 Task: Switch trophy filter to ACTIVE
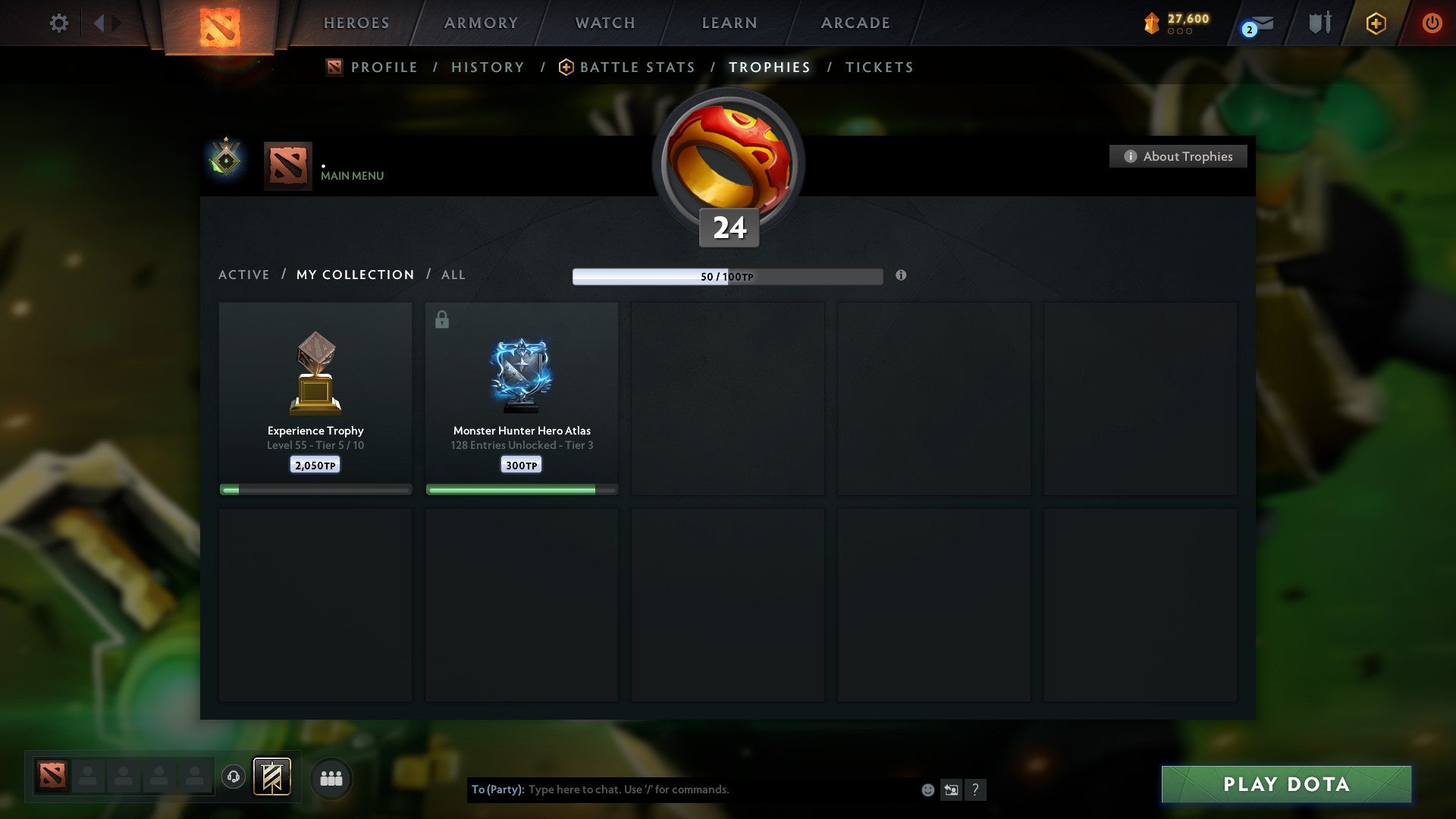coord(244,275)
